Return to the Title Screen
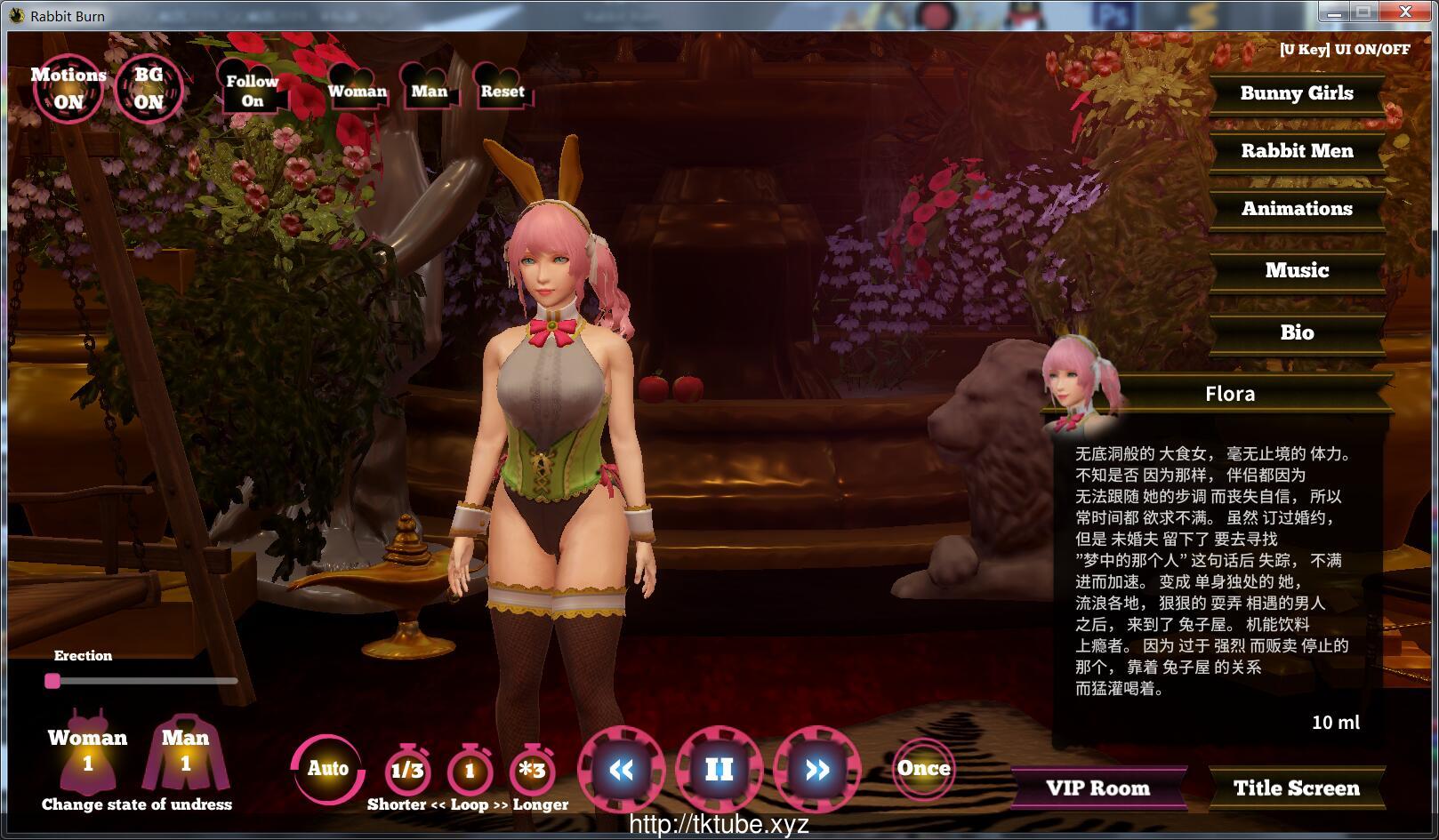Viewport: 1439px width, 840px height. (1296, 788)
